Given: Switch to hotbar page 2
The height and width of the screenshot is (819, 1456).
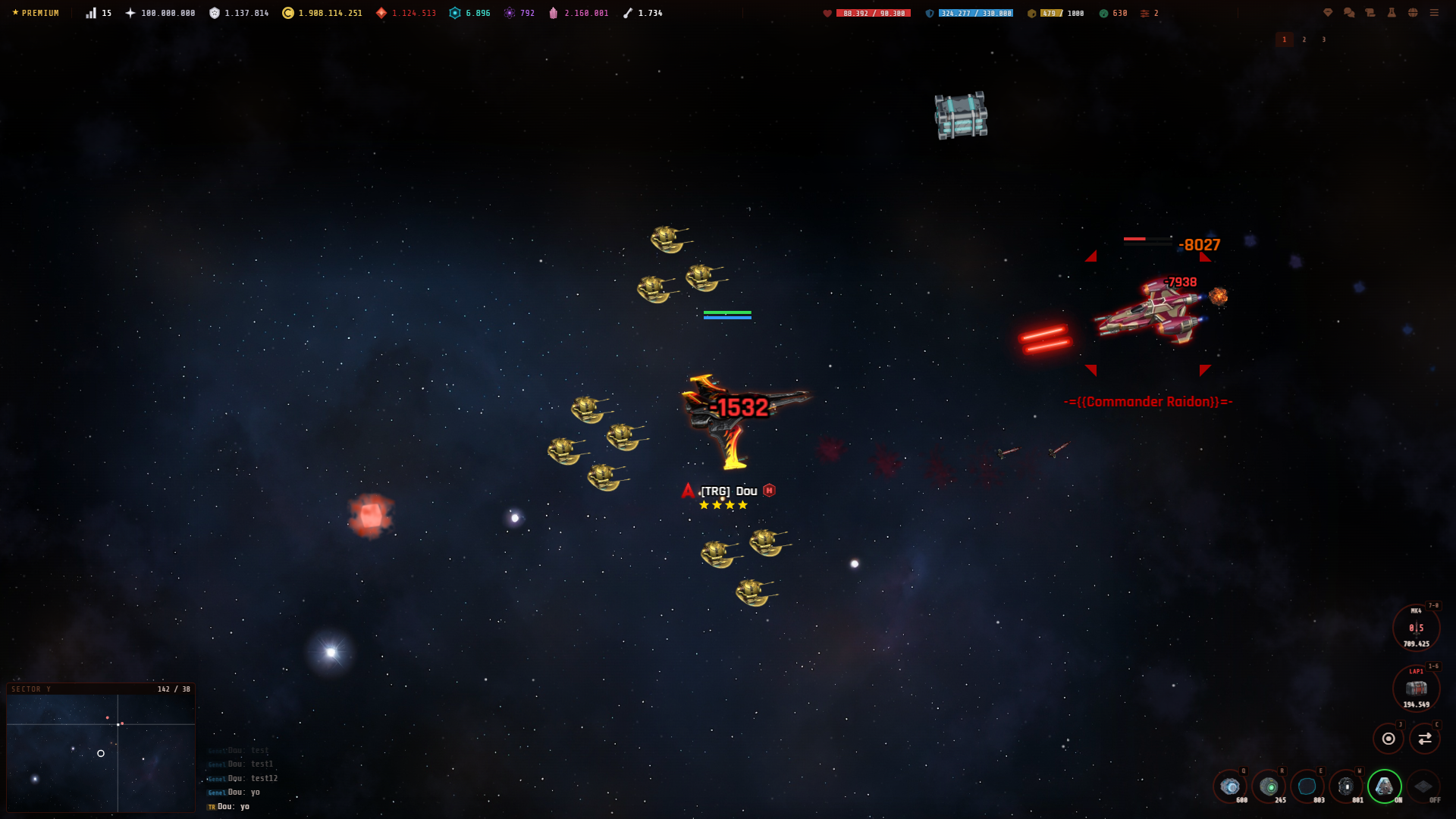Looking at the screenshot, I should coord(1304,39).
